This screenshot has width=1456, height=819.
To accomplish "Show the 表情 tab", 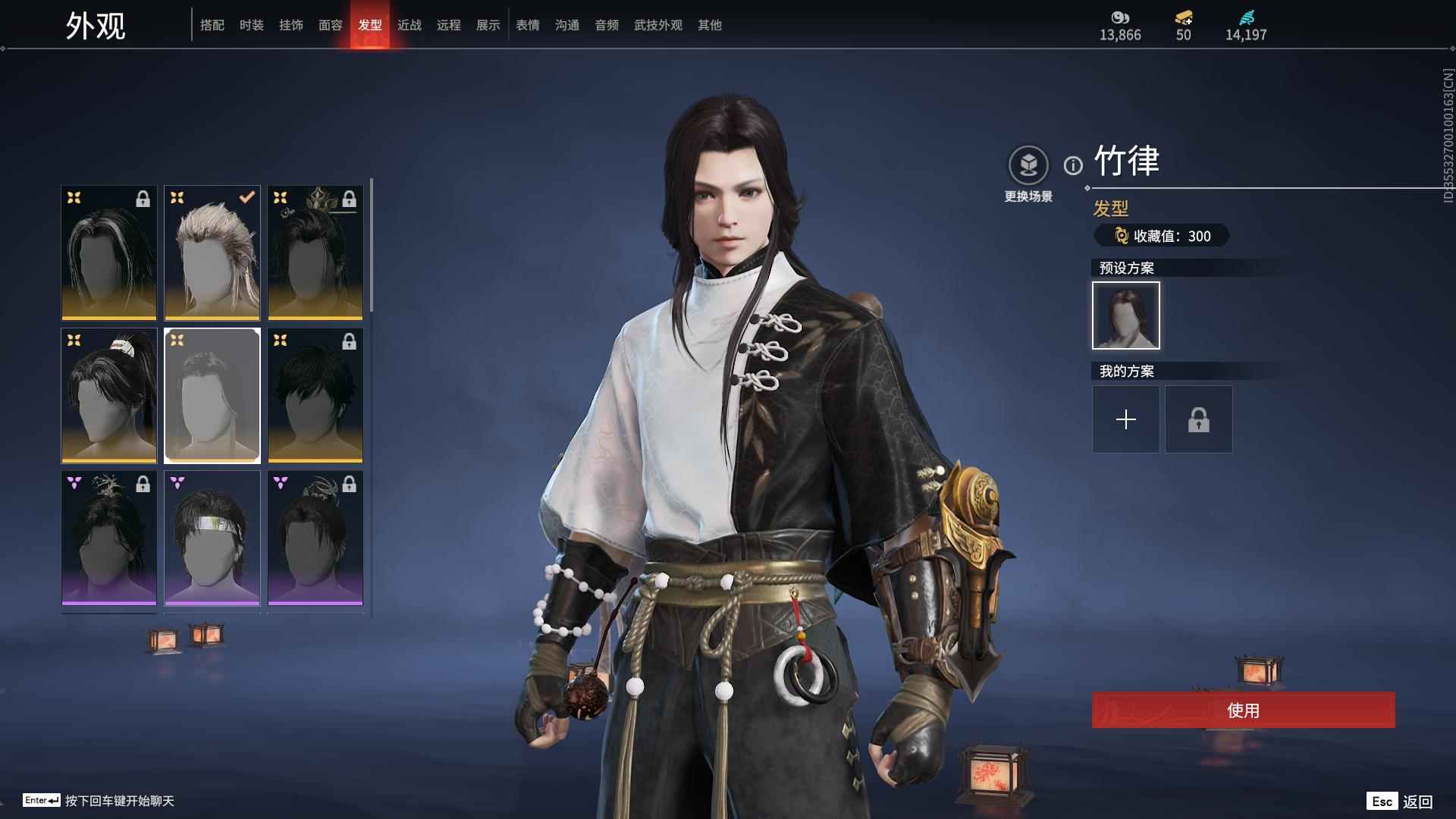I will point(528,25).
